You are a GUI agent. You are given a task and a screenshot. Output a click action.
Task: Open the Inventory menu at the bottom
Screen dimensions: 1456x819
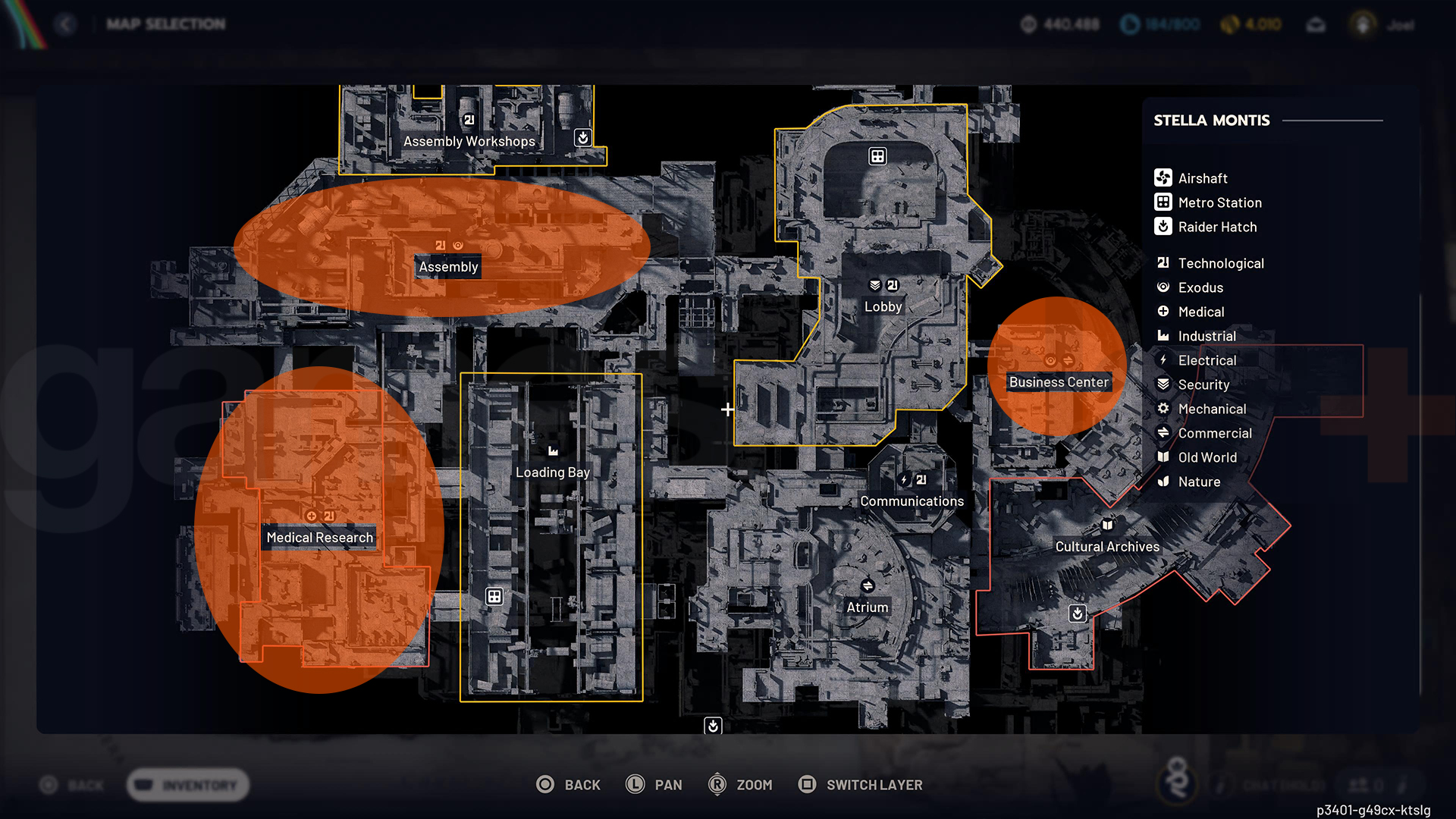(187, 785)
